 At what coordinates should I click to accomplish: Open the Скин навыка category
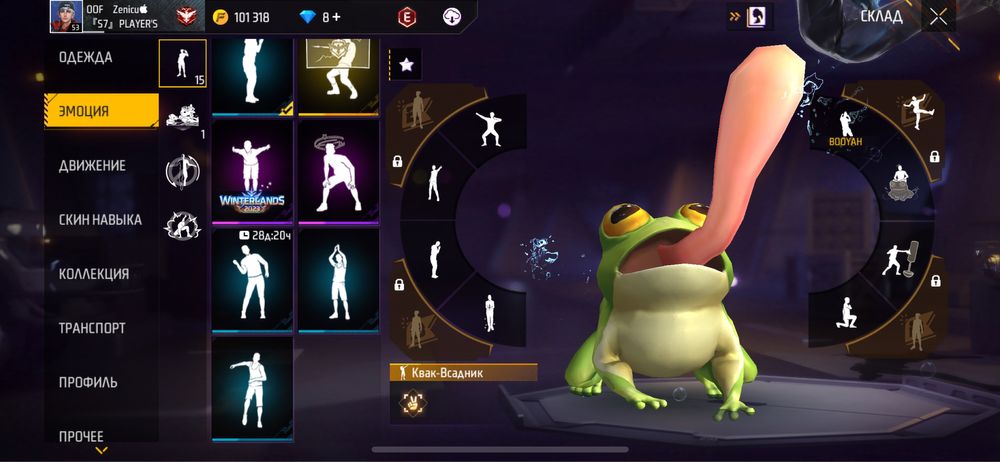[100, 219]
